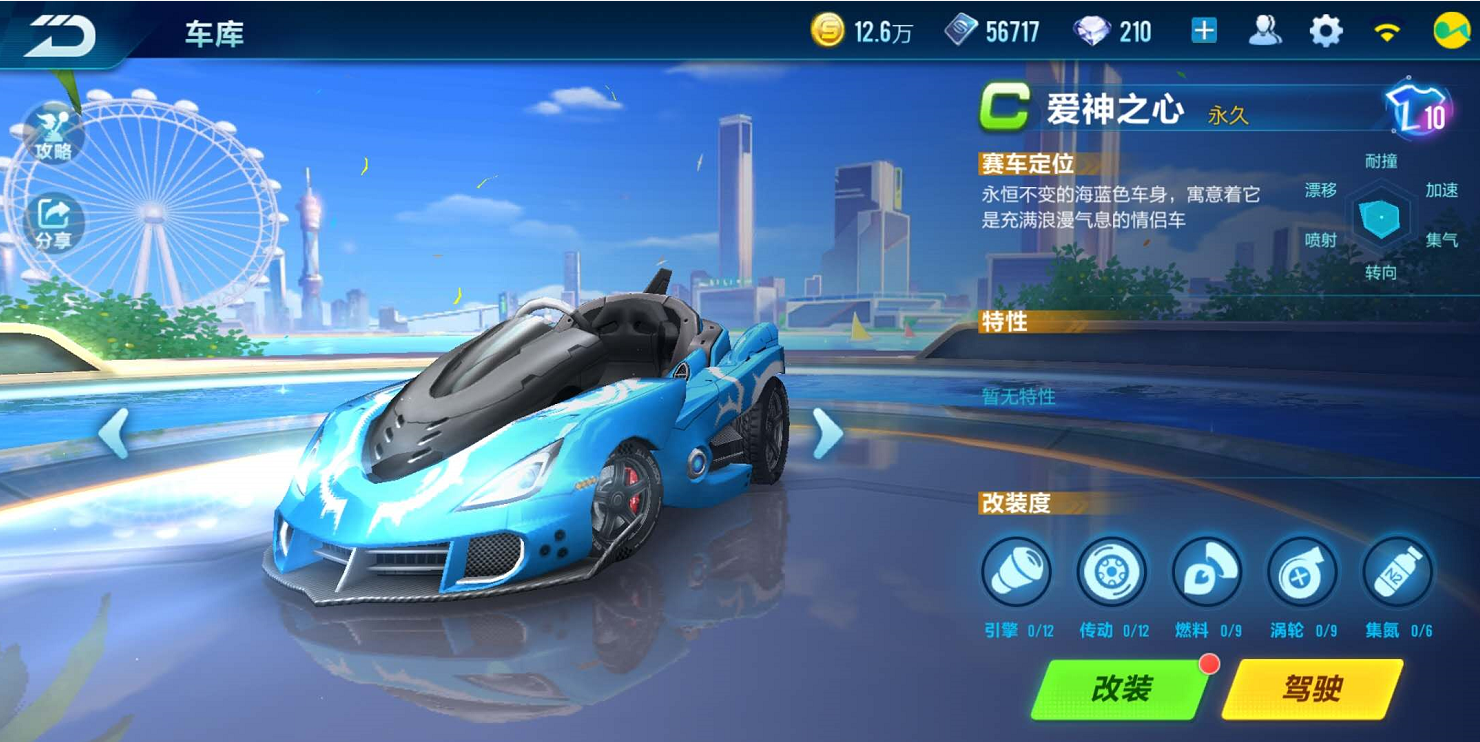Image resolution: width=1480 pixels, height=742 pixels.
Task: Open the green 改装 modify button
Action: (x=1121, y=688)
